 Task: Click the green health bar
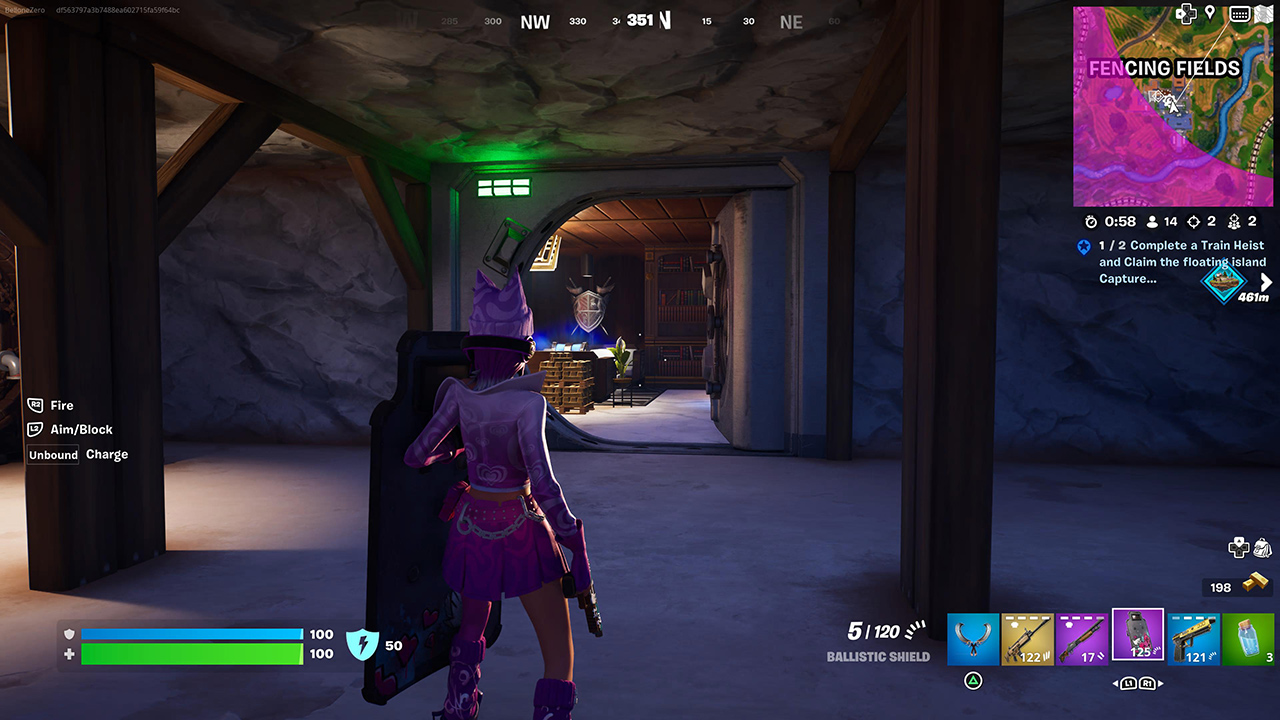click(x=190, y=654)
